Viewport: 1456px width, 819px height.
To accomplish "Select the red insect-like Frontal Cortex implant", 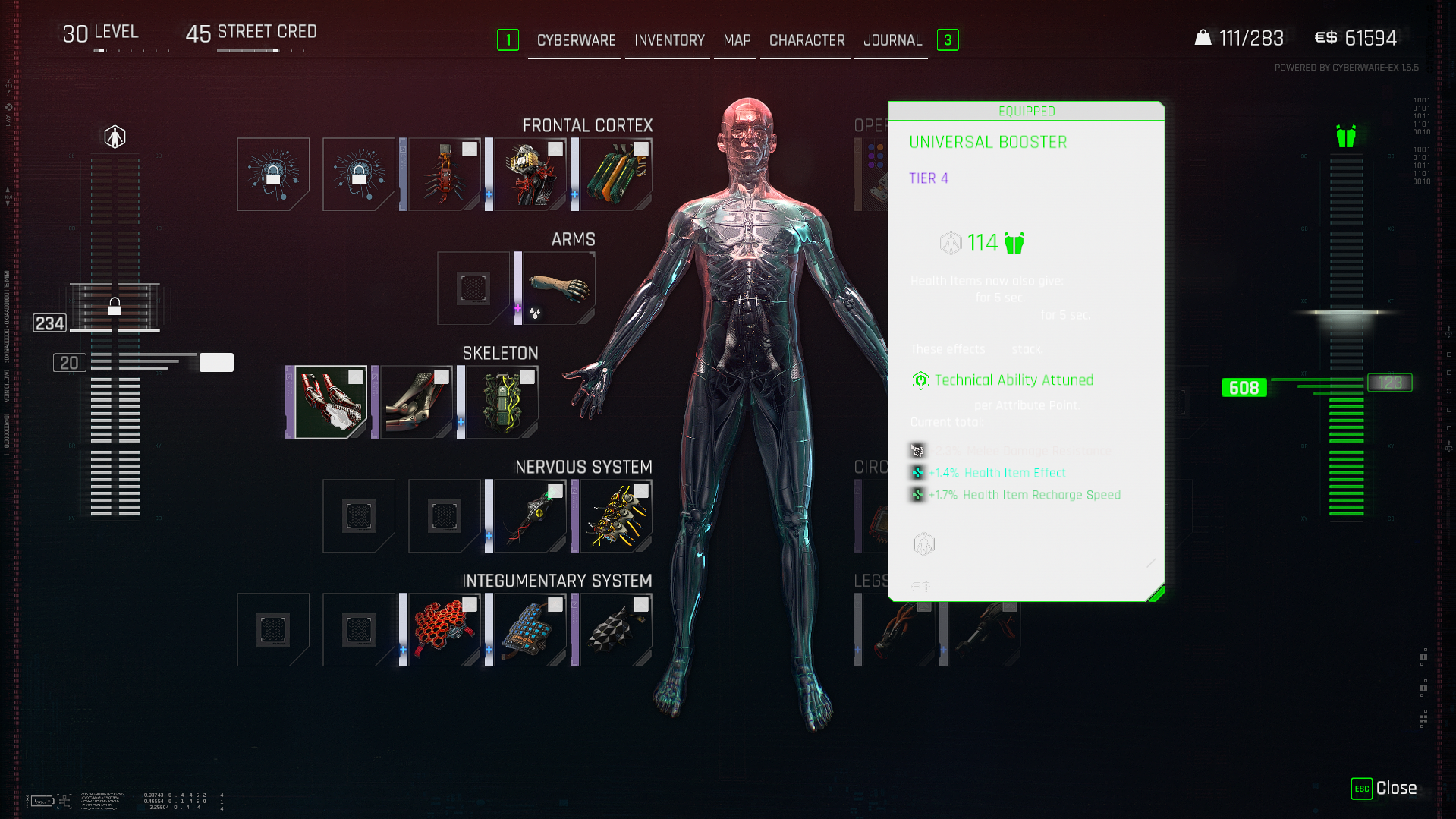I will coord(444,175).
